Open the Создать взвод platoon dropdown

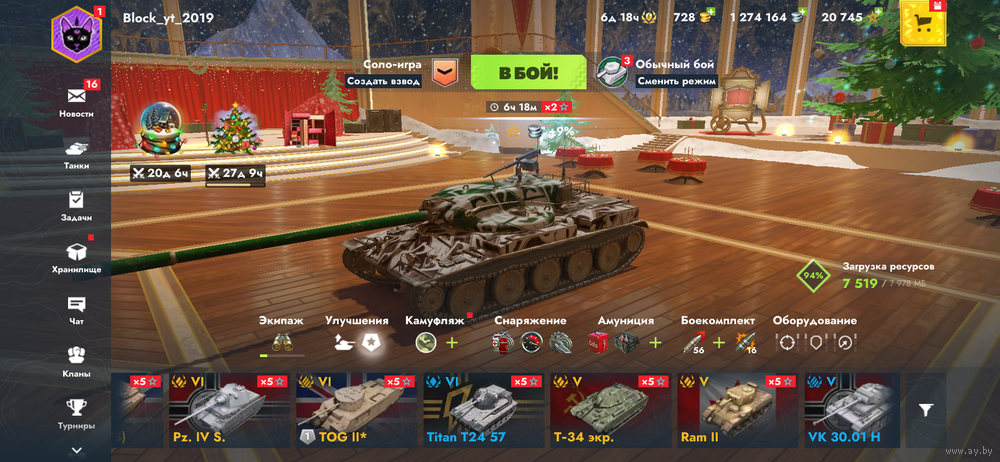click(x=444, y=72)
